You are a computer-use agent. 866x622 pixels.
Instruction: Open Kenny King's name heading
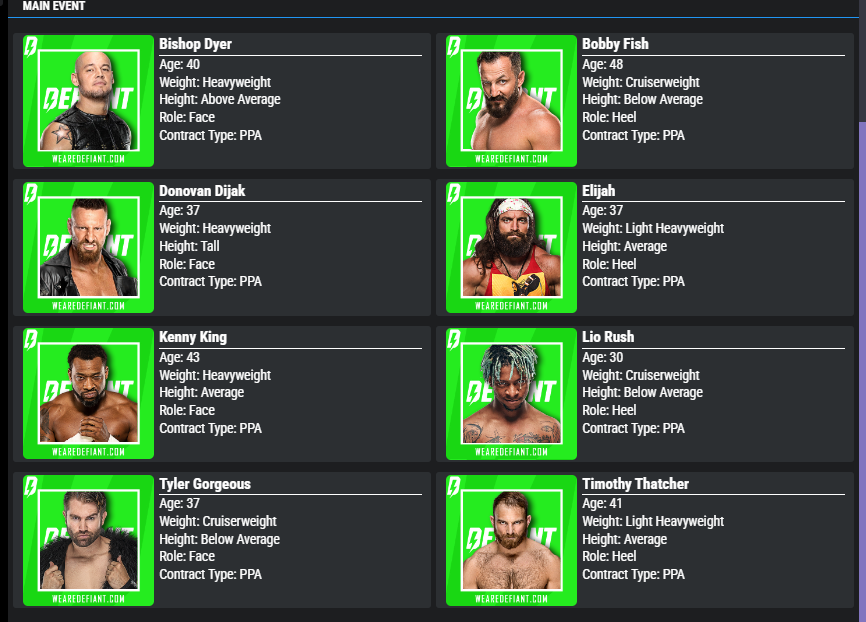[x=193, y=337]
